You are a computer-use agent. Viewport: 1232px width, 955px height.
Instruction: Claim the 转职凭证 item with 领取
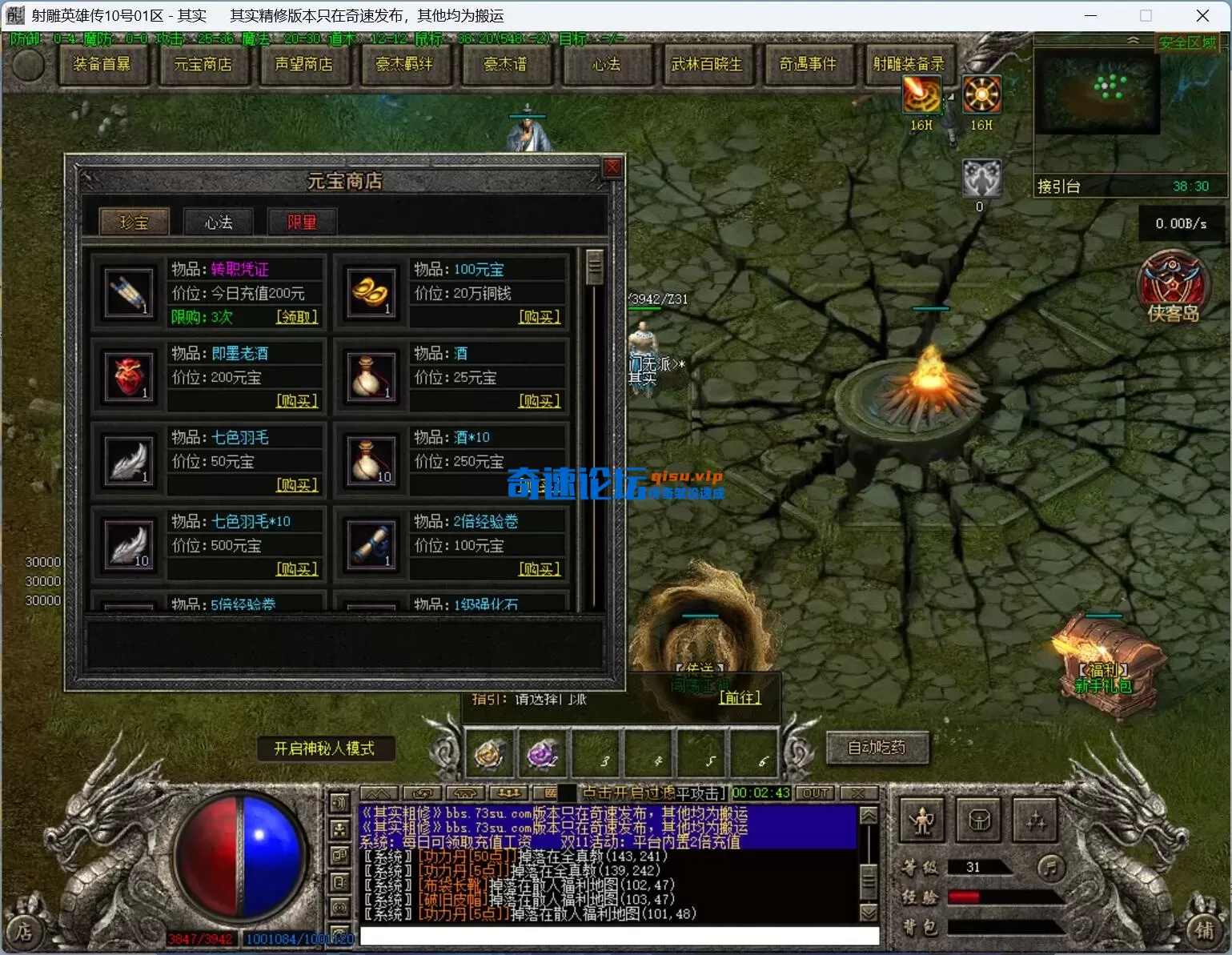point(297,317)
